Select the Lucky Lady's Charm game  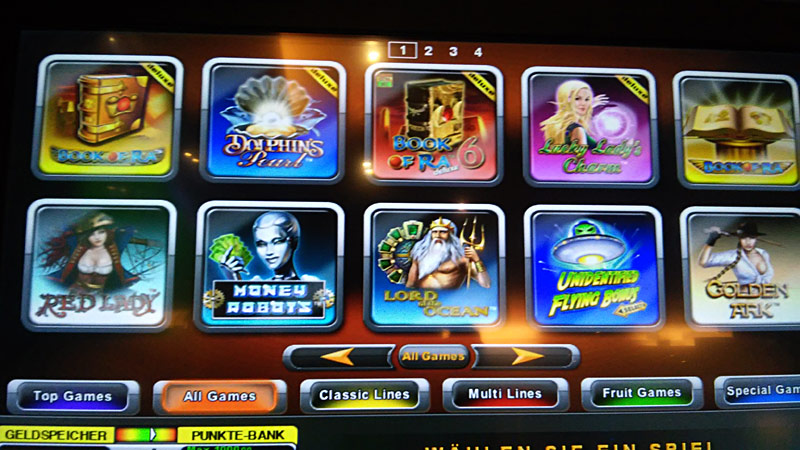(587, 128)
